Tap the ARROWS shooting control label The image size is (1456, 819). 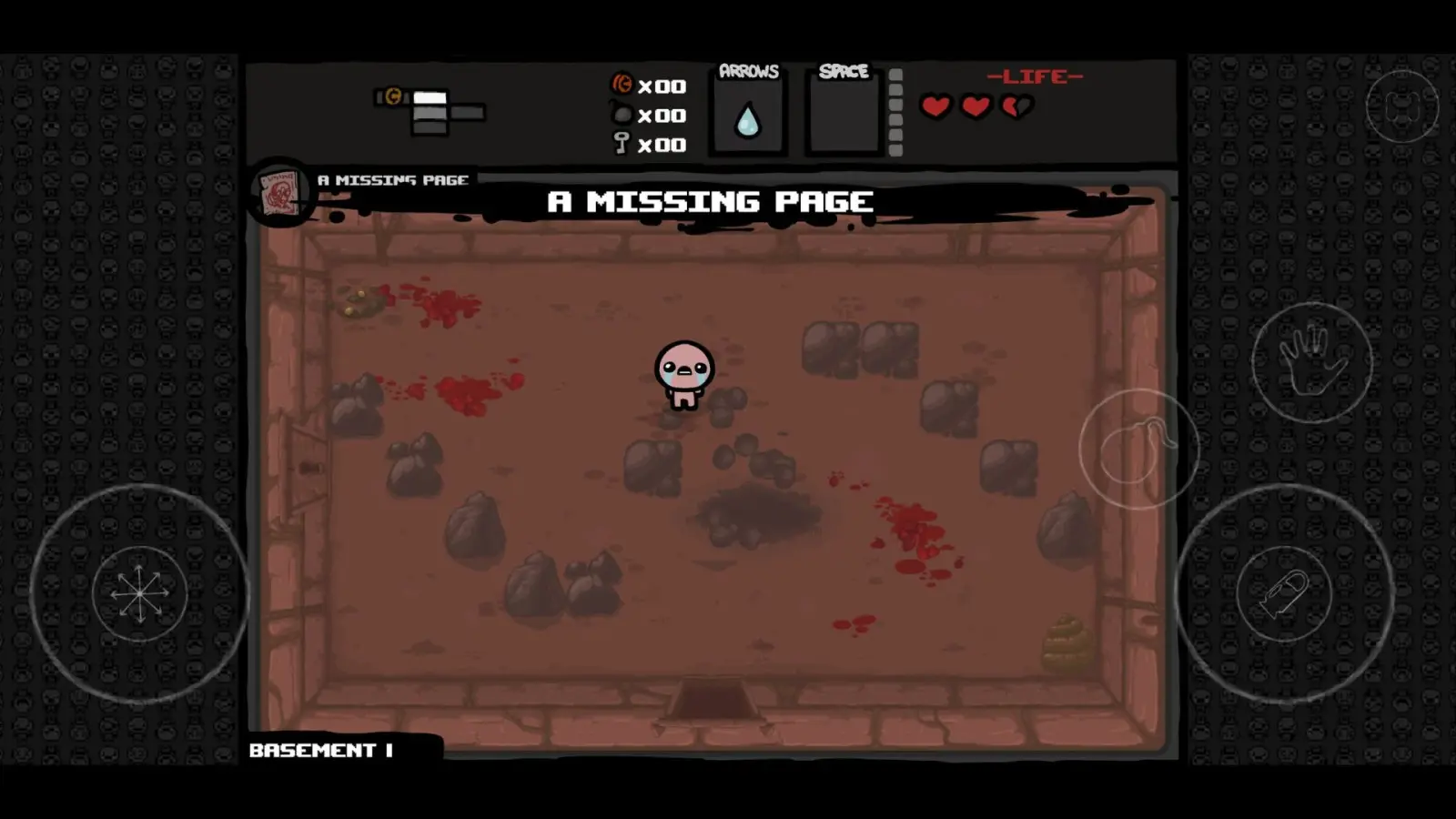tap(747, 69)
